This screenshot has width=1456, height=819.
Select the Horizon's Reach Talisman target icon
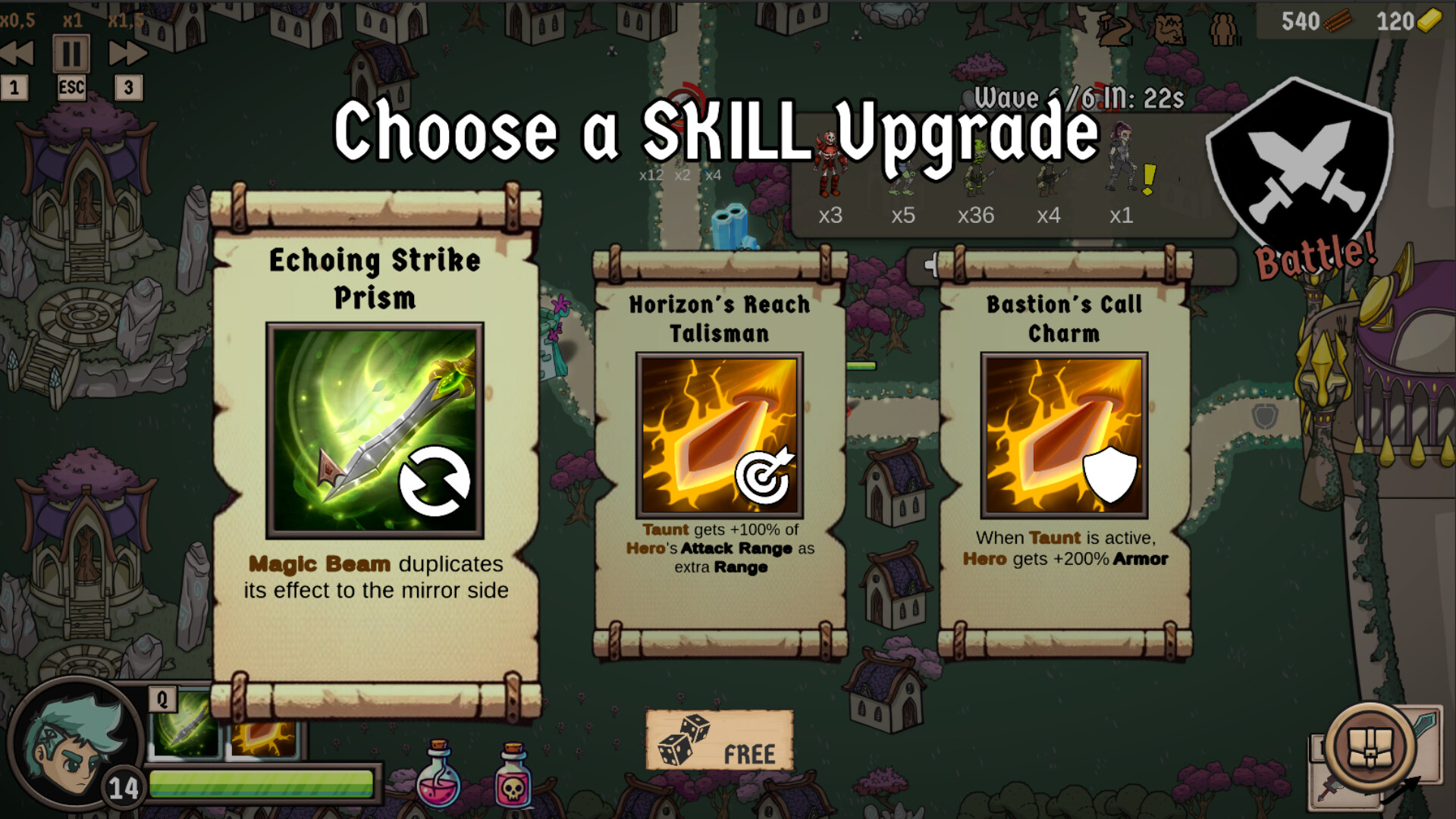click(764, 478)
